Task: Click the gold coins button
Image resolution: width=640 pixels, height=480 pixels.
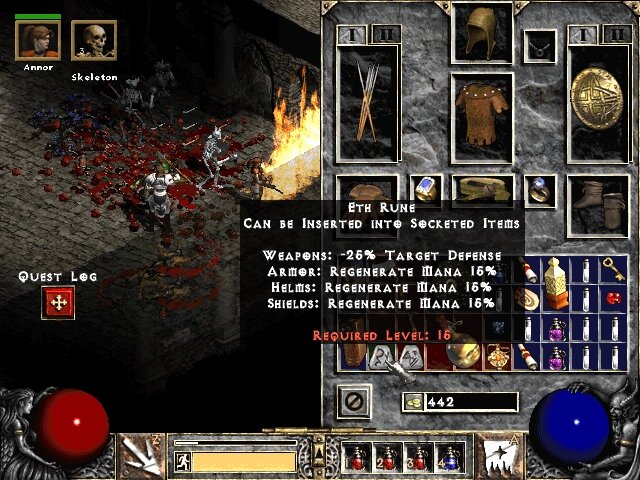Action: (x=412, y=401)
